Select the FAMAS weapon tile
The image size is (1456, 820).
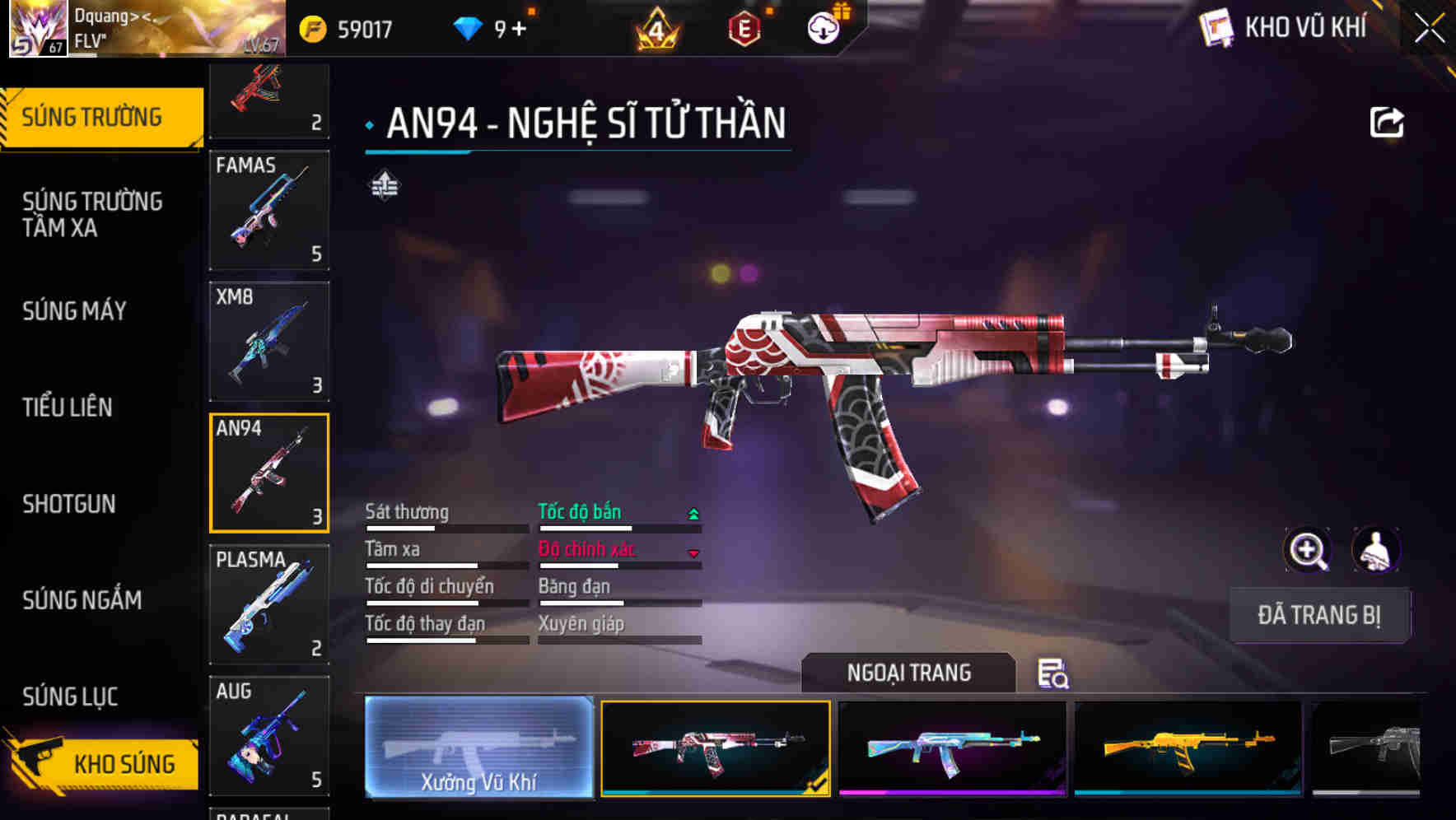click(269, 210)
